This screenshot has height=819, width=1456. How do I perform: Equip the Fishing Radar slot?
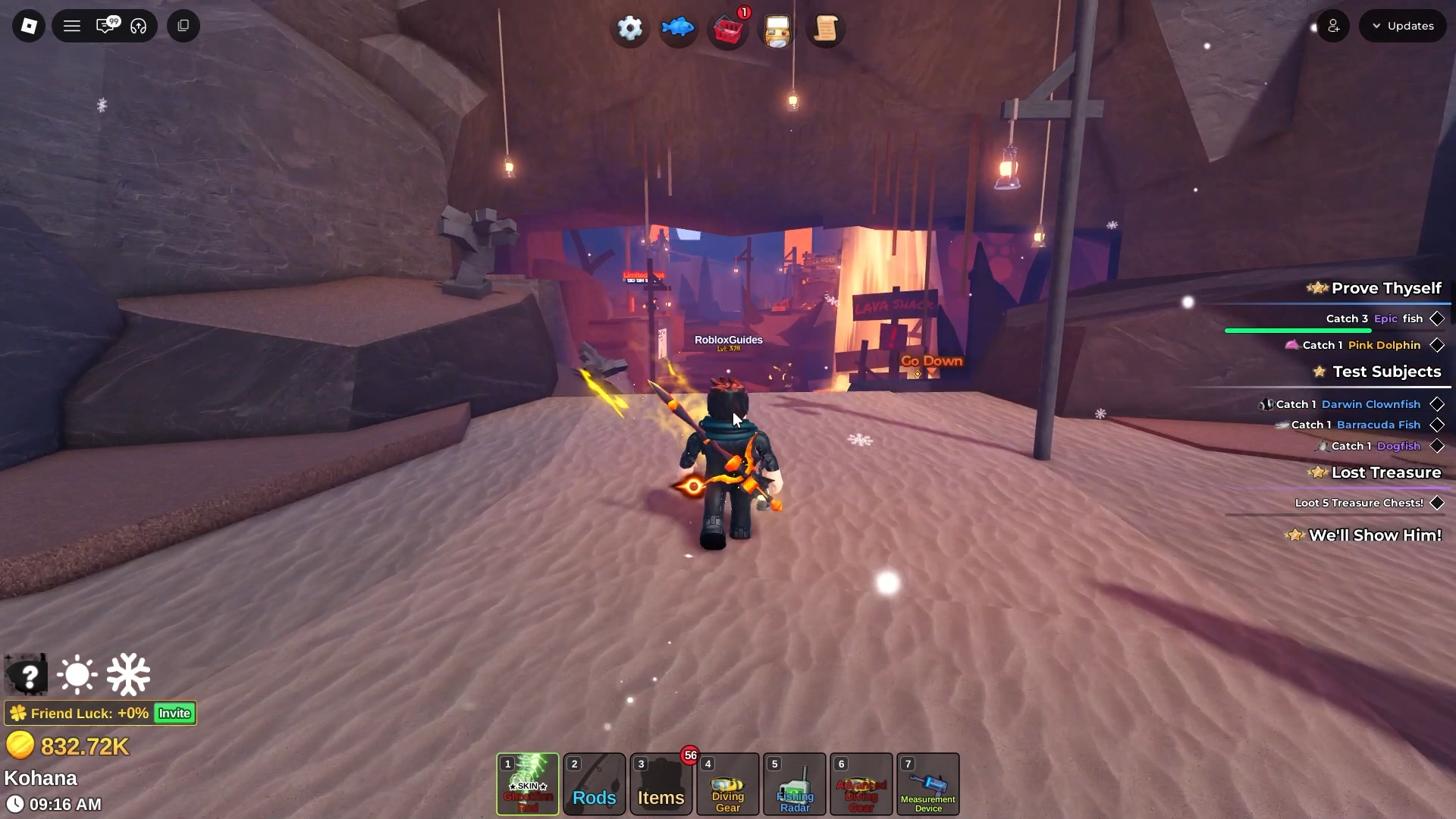tap(795, 784)
